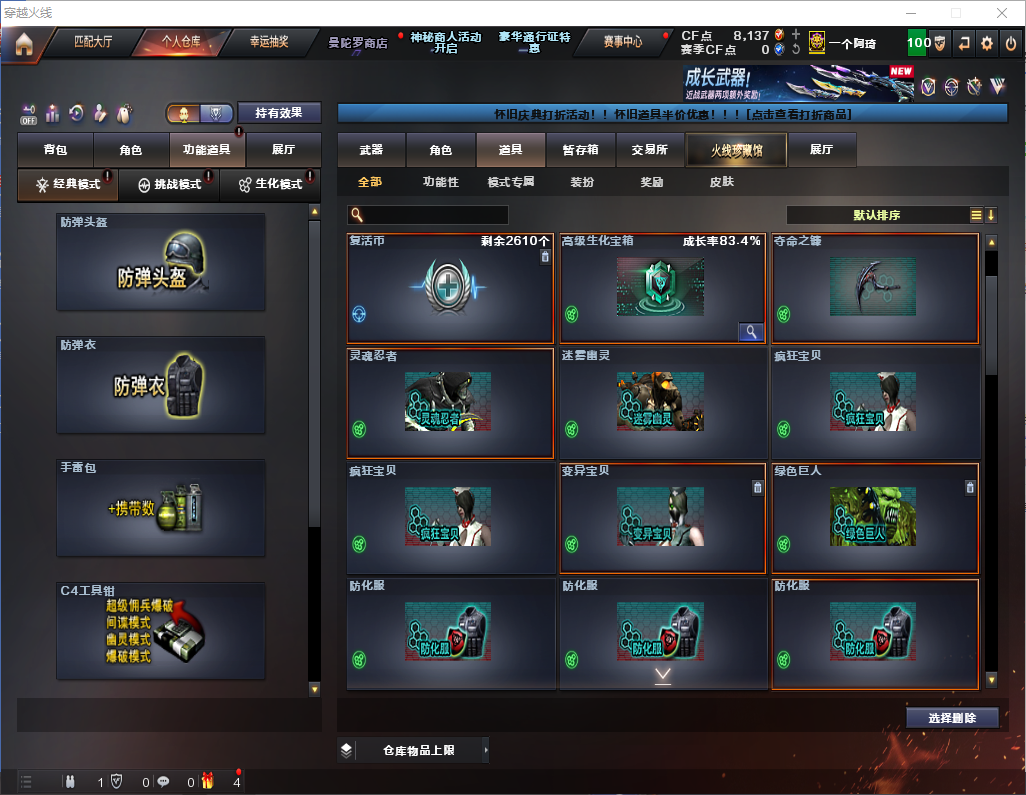Click the 选择删除 delete selection button
This screenshot has height=795, width=1026.
click(952, 718)
